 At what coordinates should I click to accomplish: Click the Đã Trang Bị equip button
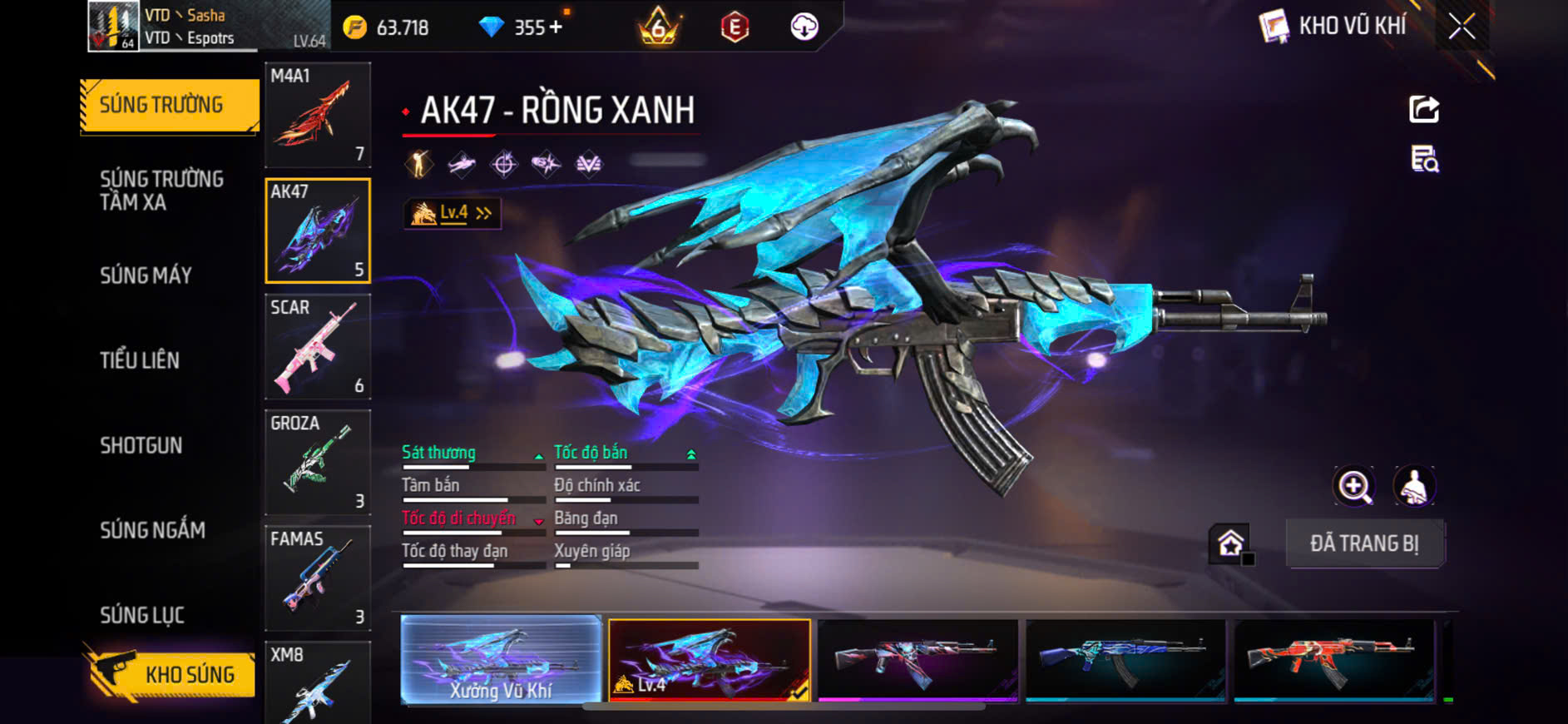point(1364,543)
